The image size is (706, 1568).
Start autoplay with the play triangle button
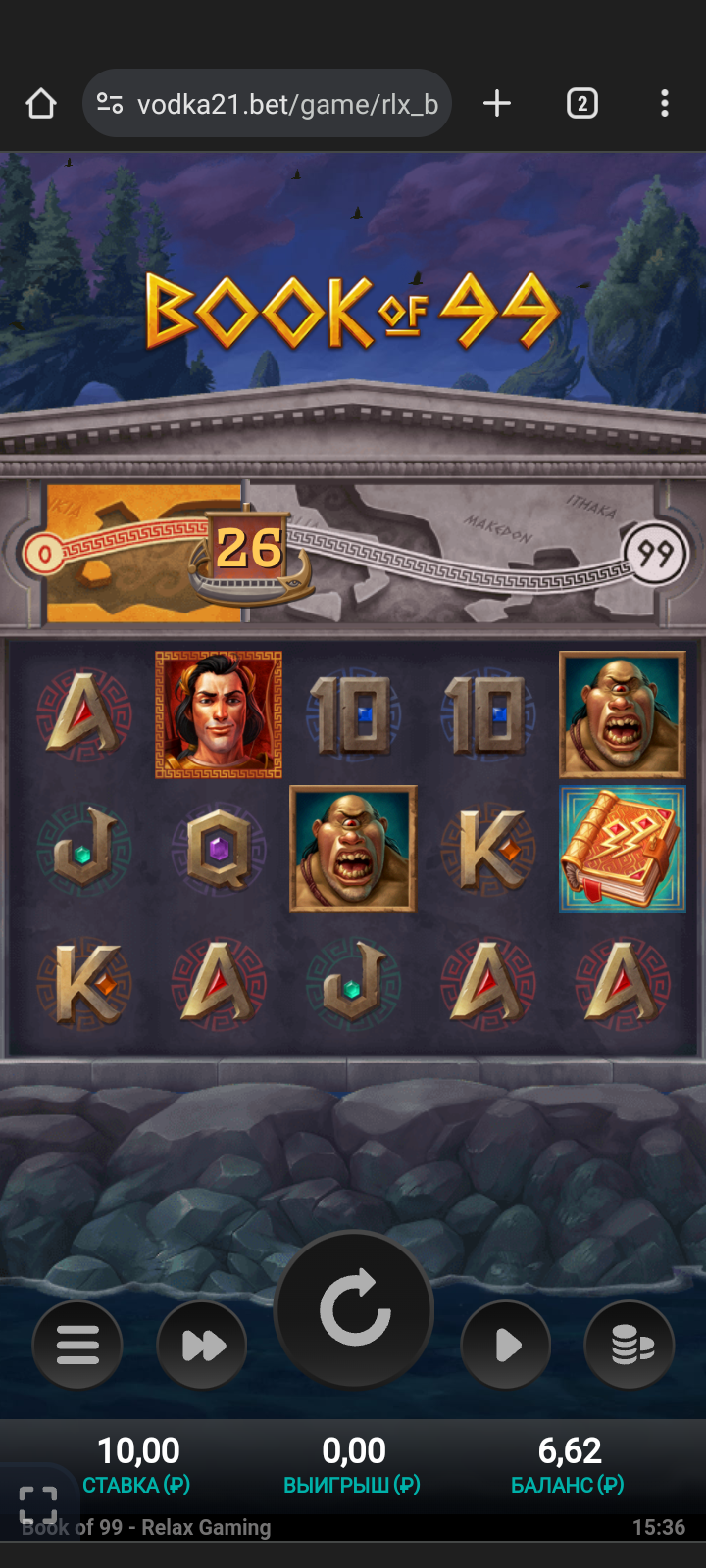click(506, 1345)
